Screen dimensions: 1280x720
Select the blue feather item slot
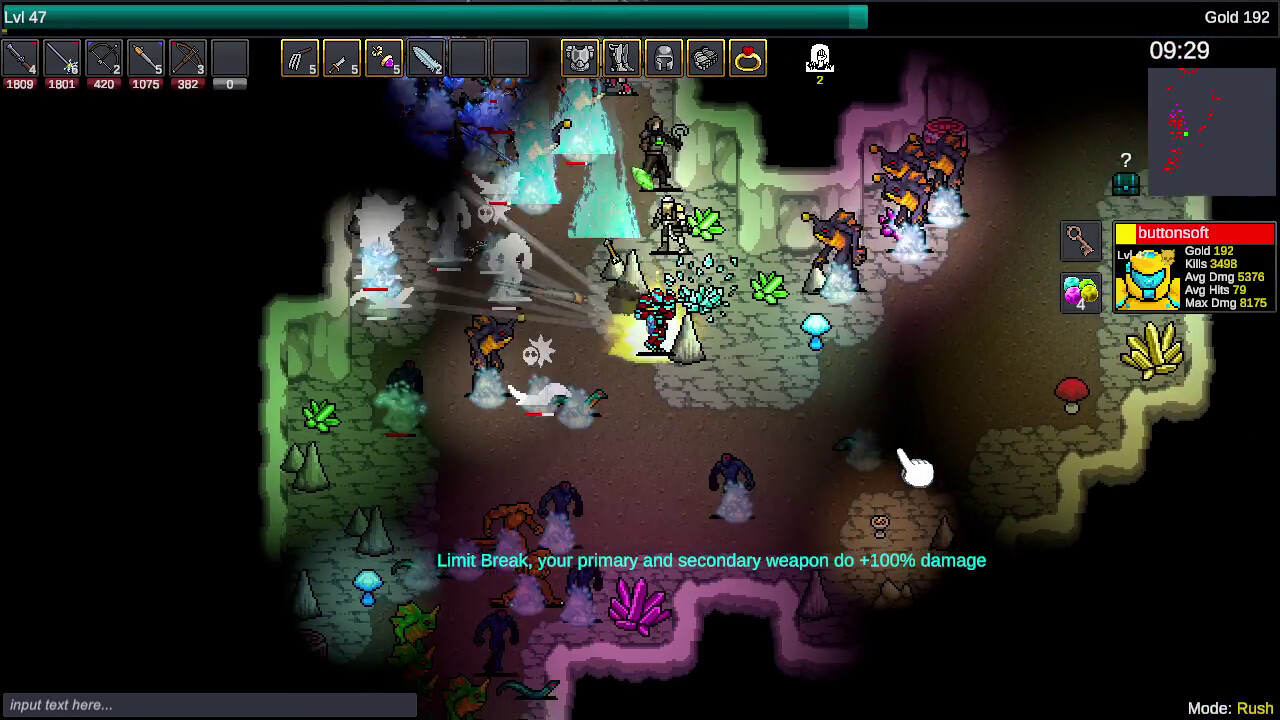tap(426, 59)
